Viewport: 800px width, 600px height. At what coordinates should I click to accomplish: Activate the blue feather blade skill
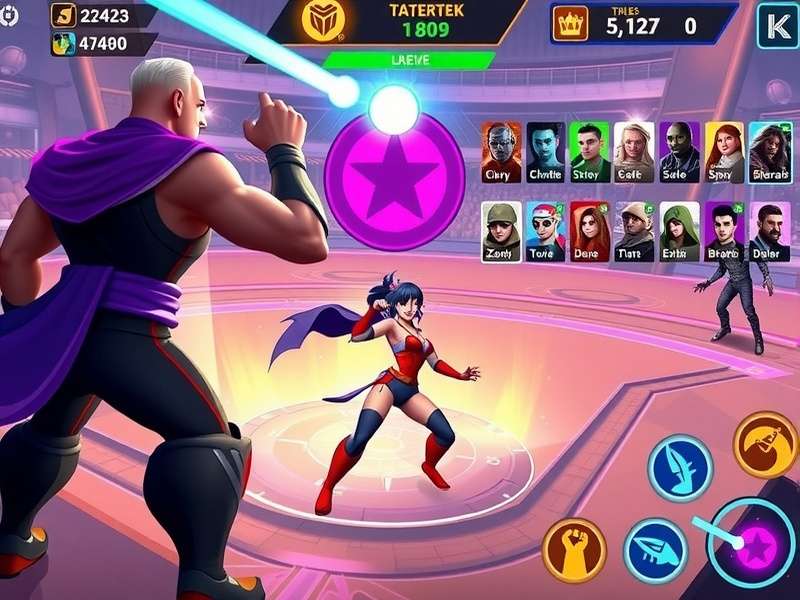click(x=679, y=467)
